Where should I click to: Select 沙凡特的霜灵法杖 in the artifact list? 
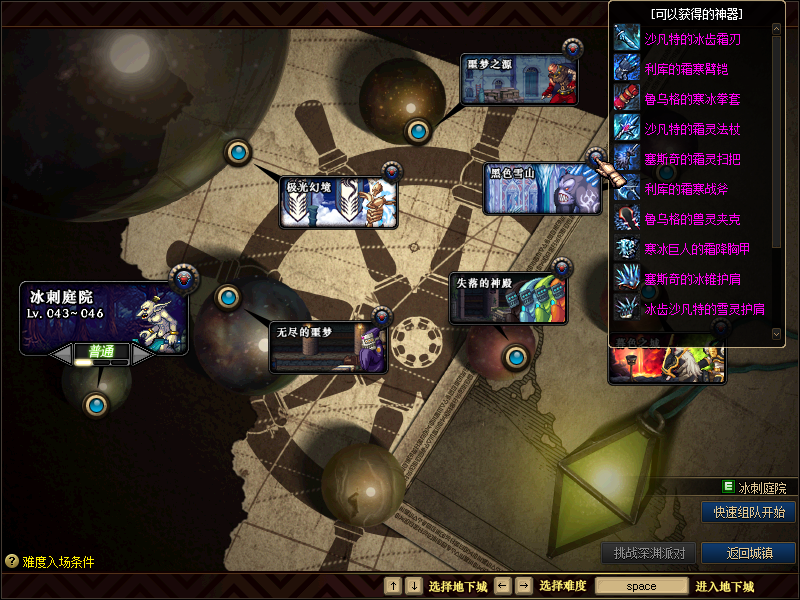click(x=691, y=130)
